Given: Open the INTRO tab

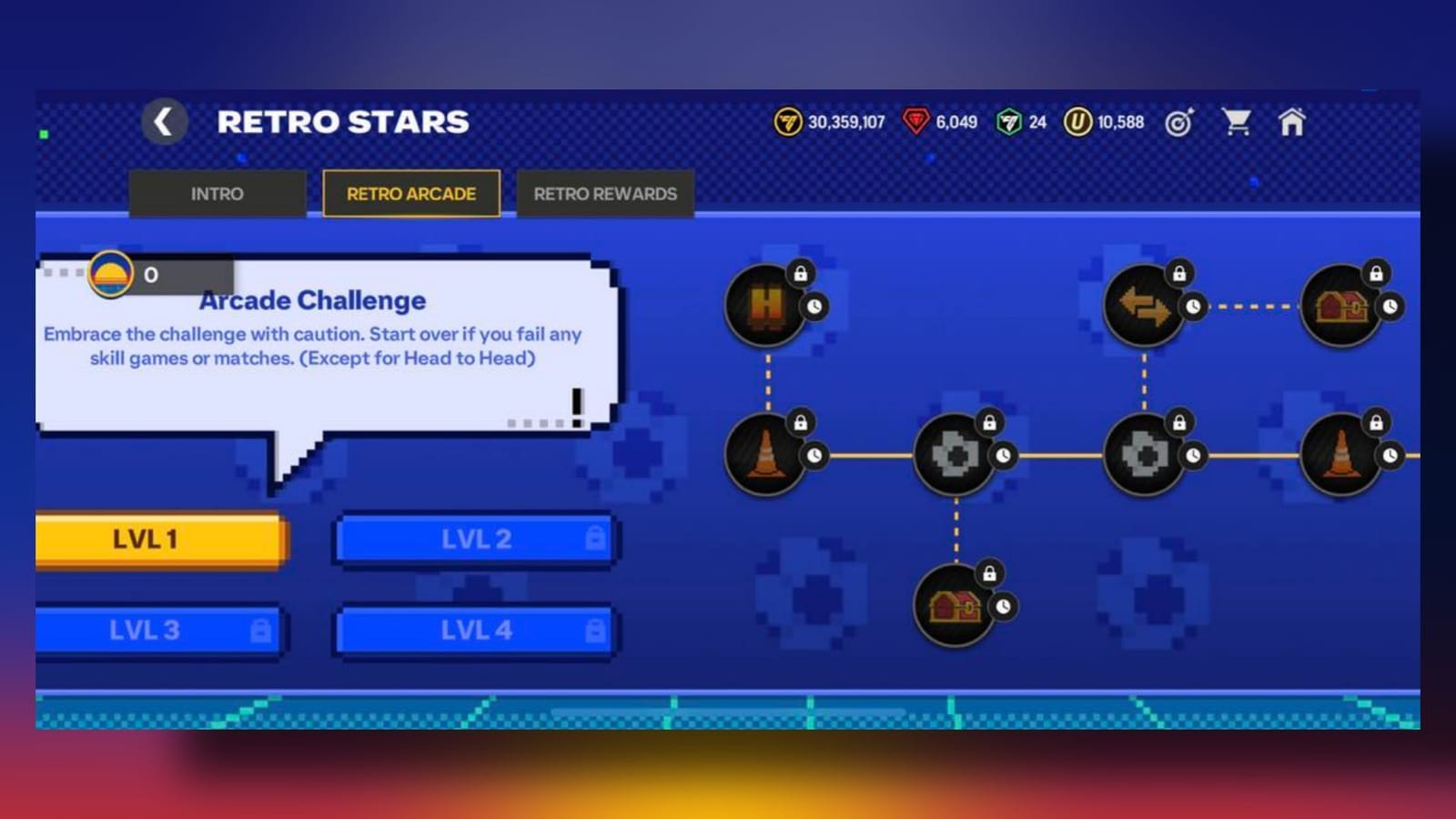Looking at the screenshot, I should (217, 193).
